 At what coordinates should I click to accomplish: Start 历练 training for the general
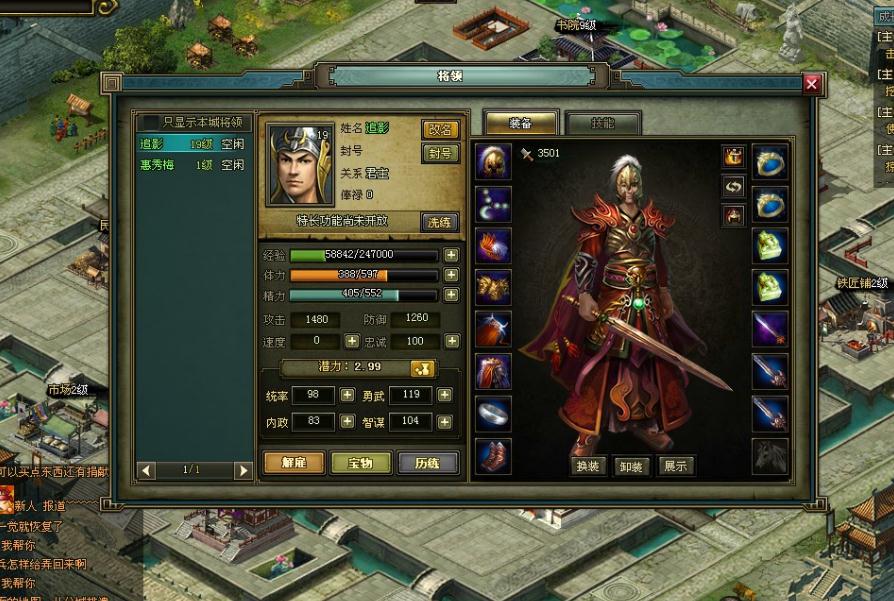[428, 462]
